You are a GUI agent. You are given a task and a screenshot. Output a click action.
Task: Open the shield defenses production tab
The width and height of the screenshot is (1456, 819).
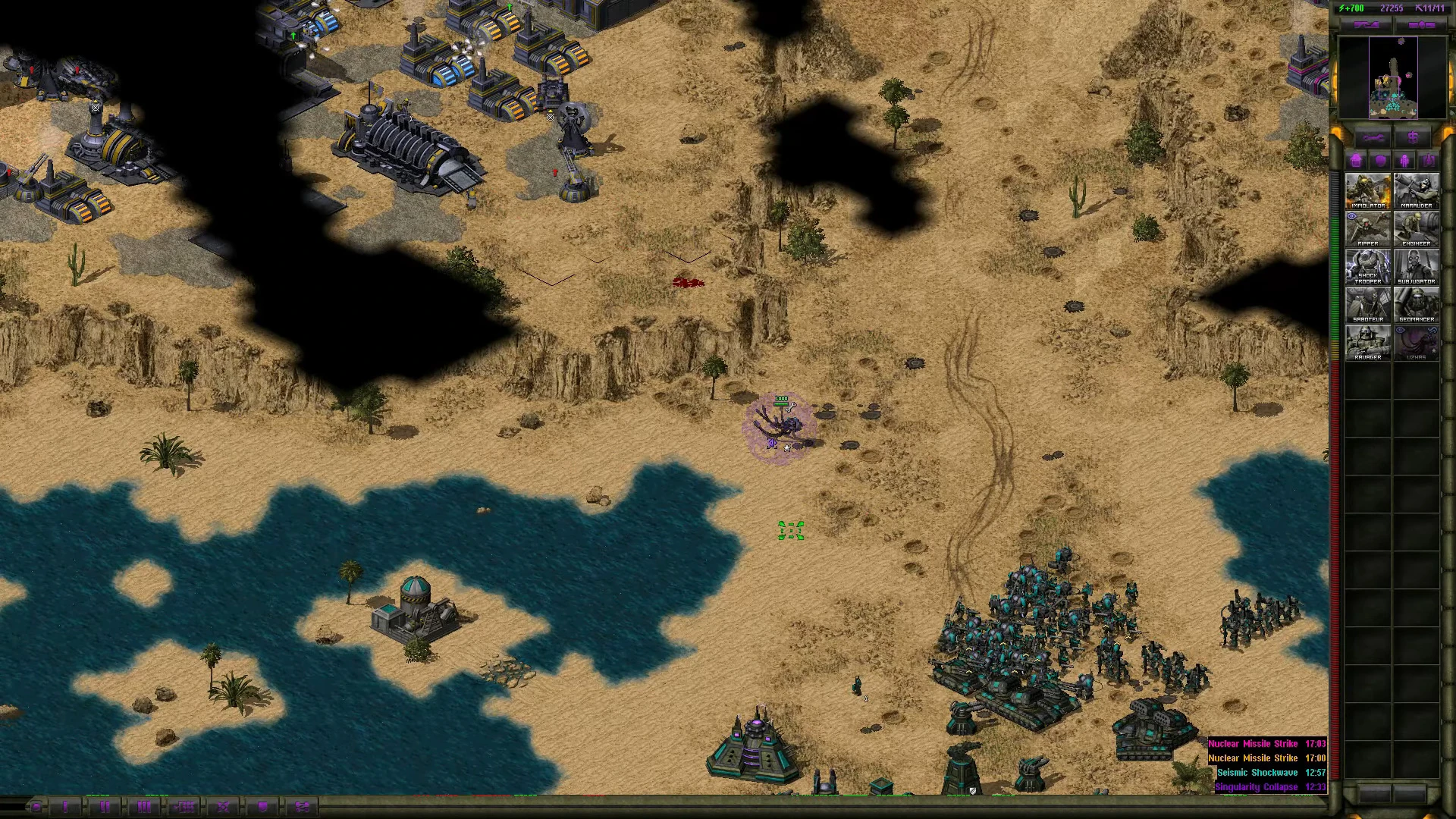1380,161
